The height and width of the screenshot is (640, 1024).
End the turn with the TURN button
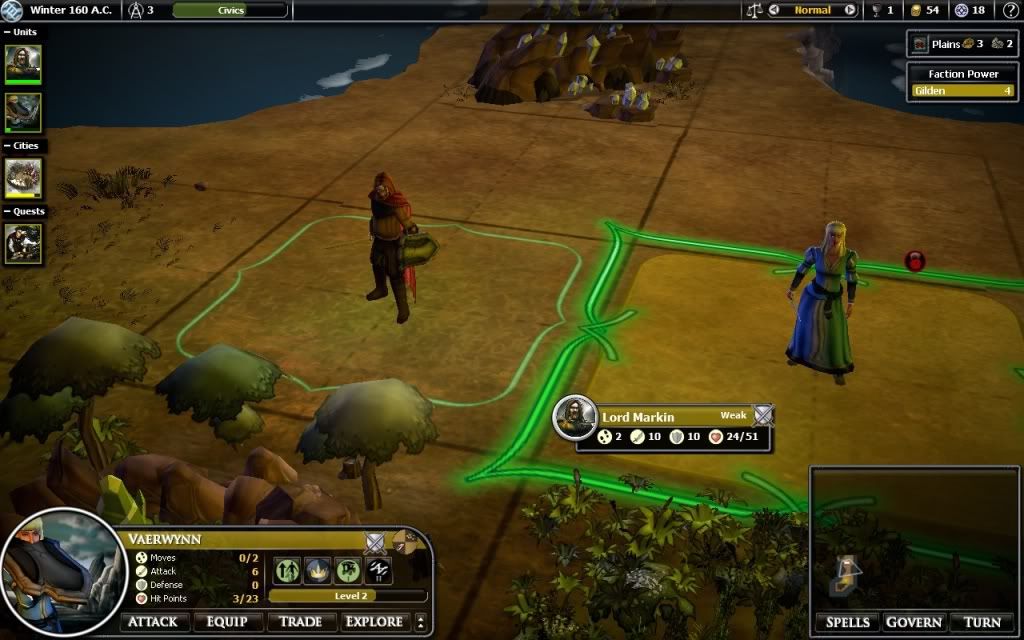pos(981,622)
